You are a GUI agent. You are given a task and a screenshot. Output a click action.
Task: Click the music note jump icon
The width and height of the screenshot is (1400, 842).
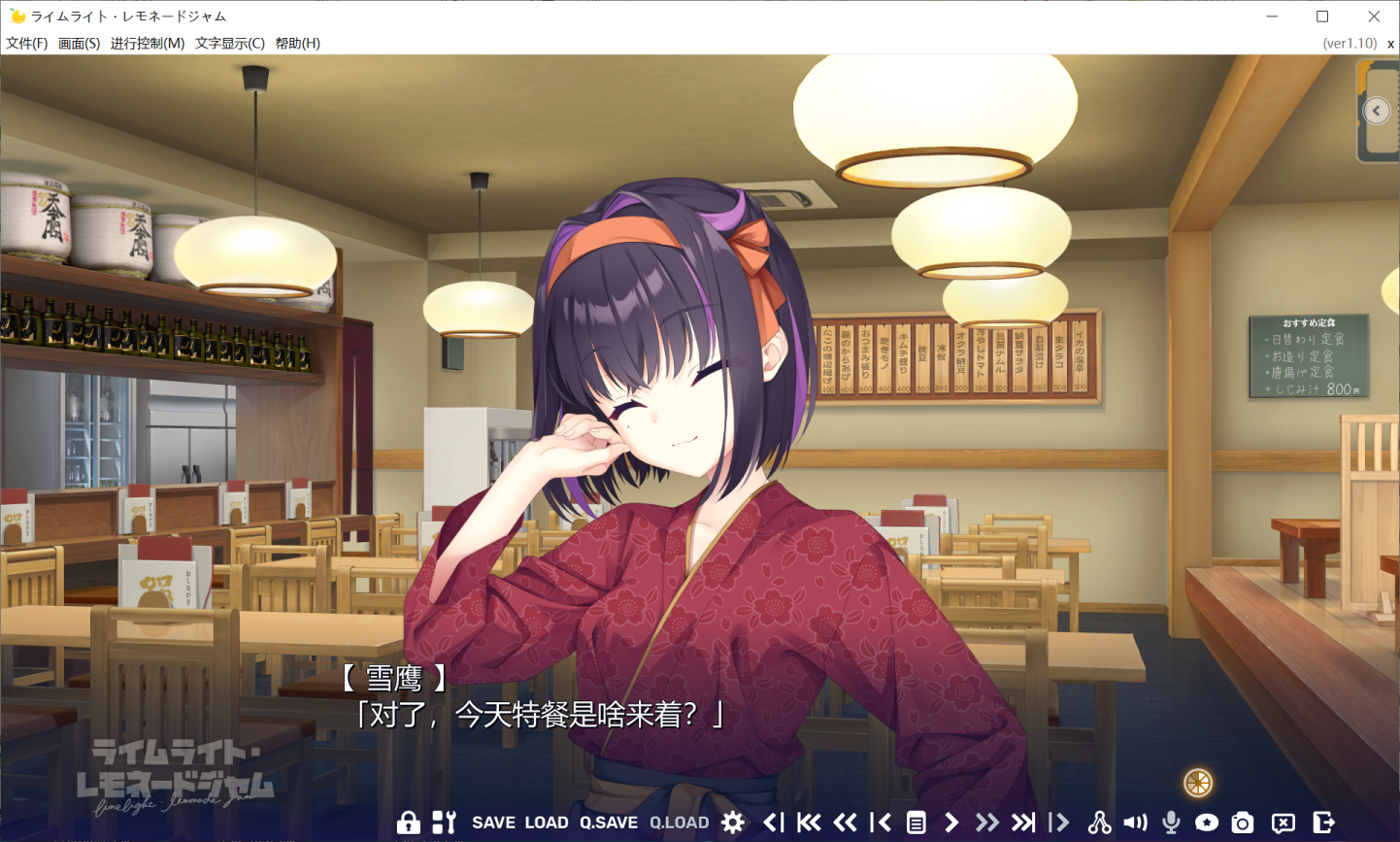(x=1099, y=823)
